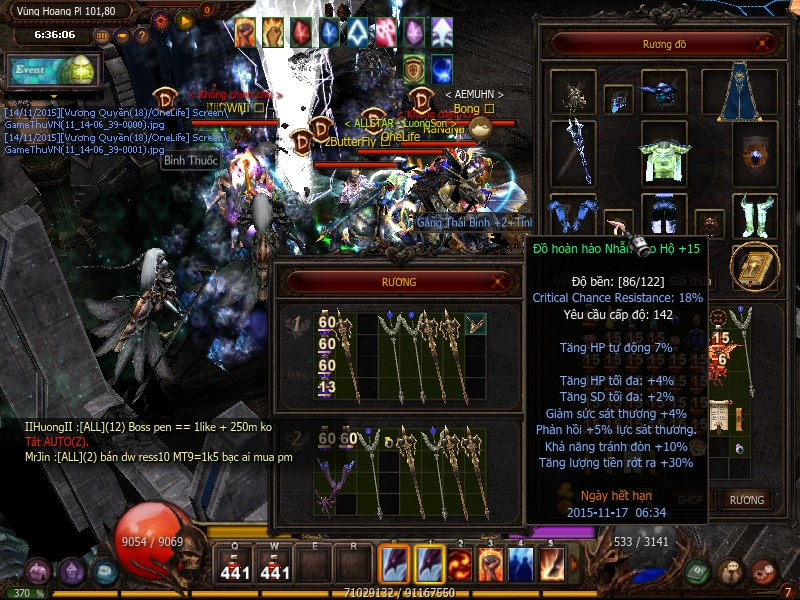Select the axe item in chest section 1
Image resolution: width=800 pixels, height=600 pixels.
[x=475, y=323]
